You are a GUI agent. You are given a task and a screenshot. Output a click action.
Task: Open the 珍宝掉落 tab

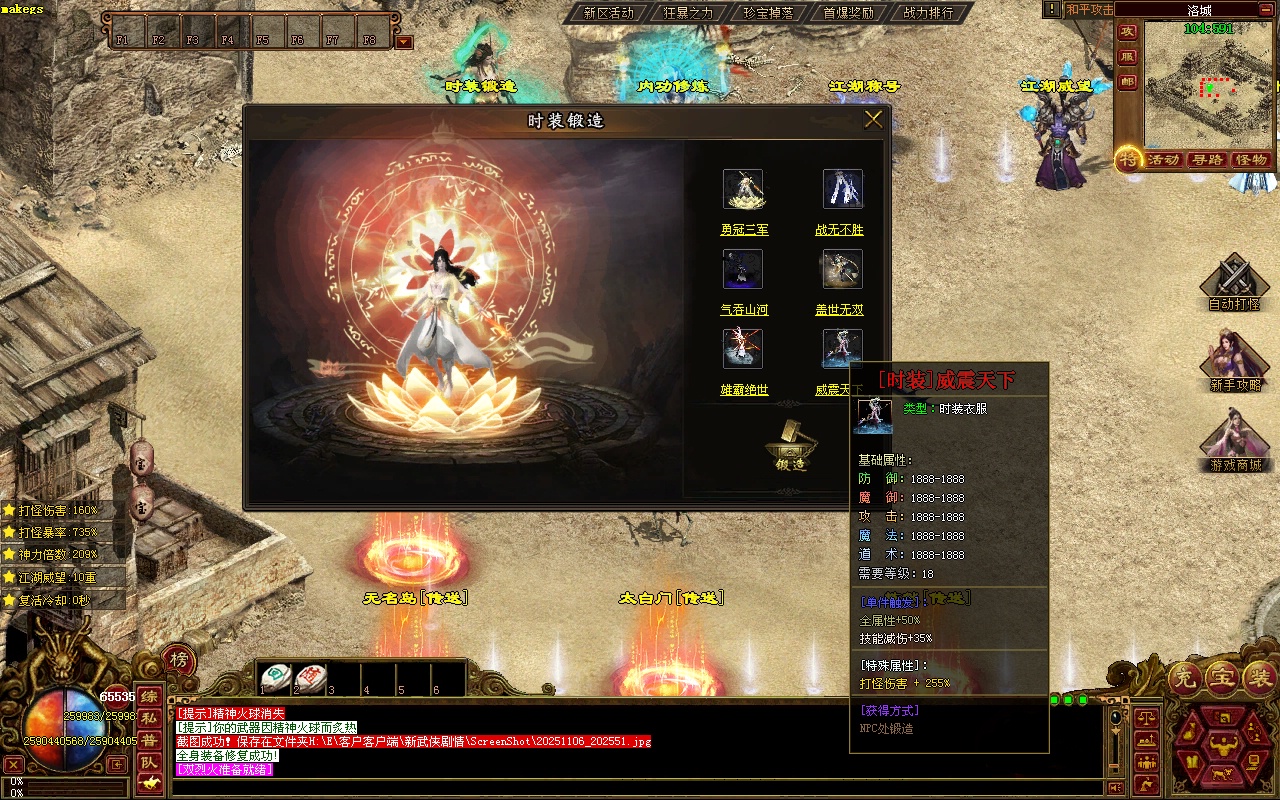768,13
